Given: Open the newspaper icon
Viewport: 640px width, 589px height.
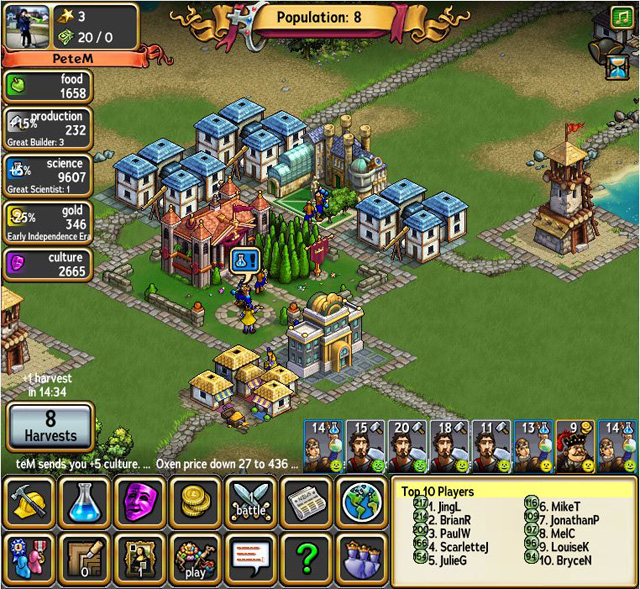Looking at the screenshot, I should point(306,502).
